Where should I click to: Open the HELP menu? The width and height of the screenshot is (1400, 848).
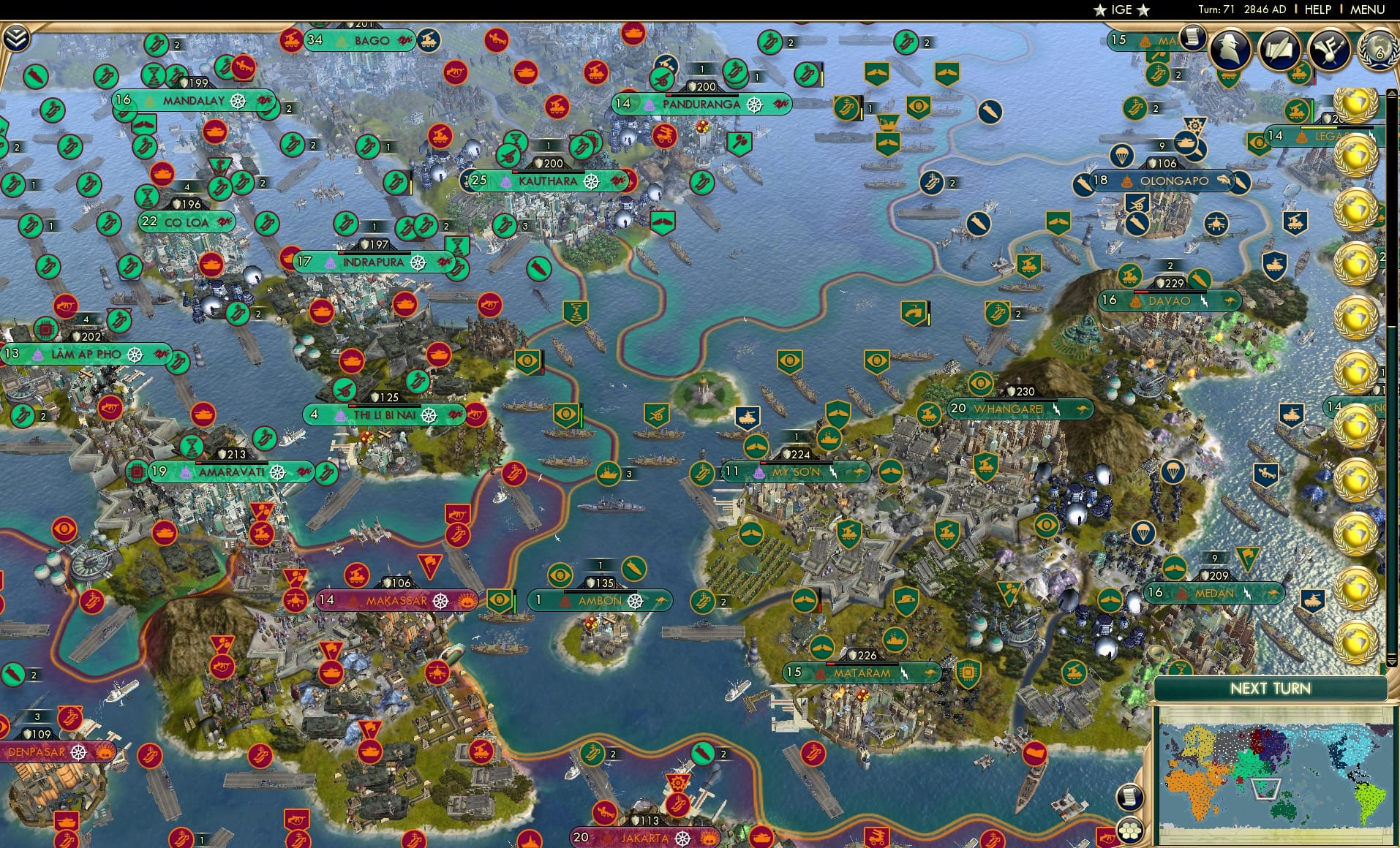click(x=1317, y=10)
